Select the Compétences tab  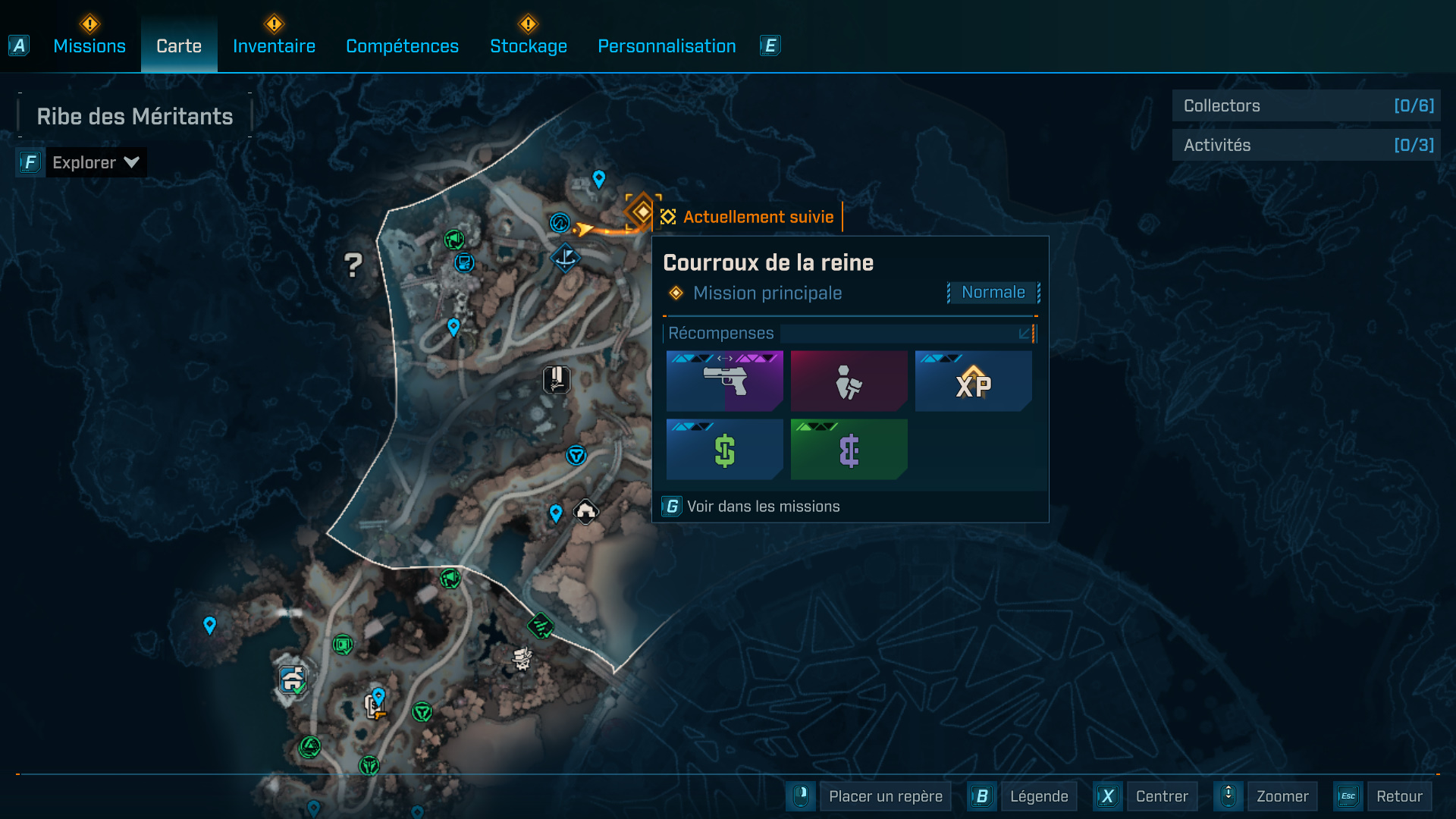[402, 46]
